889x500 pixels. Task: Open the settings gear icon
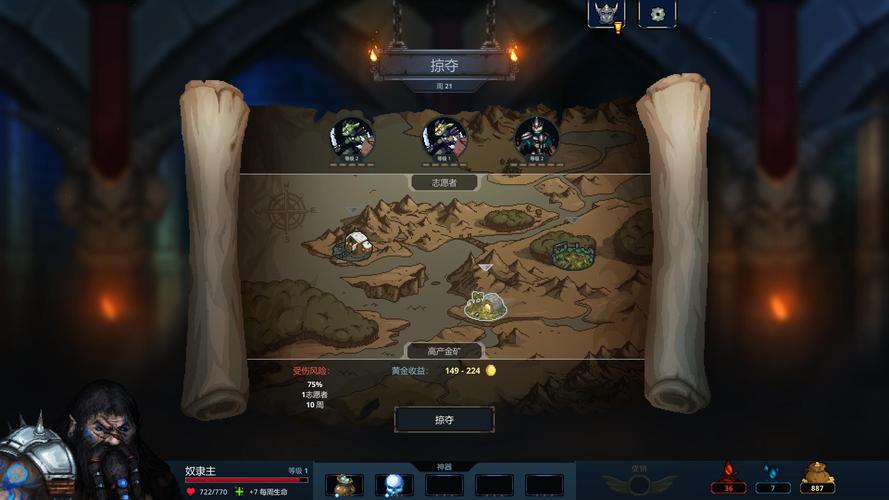click(657, 14)
